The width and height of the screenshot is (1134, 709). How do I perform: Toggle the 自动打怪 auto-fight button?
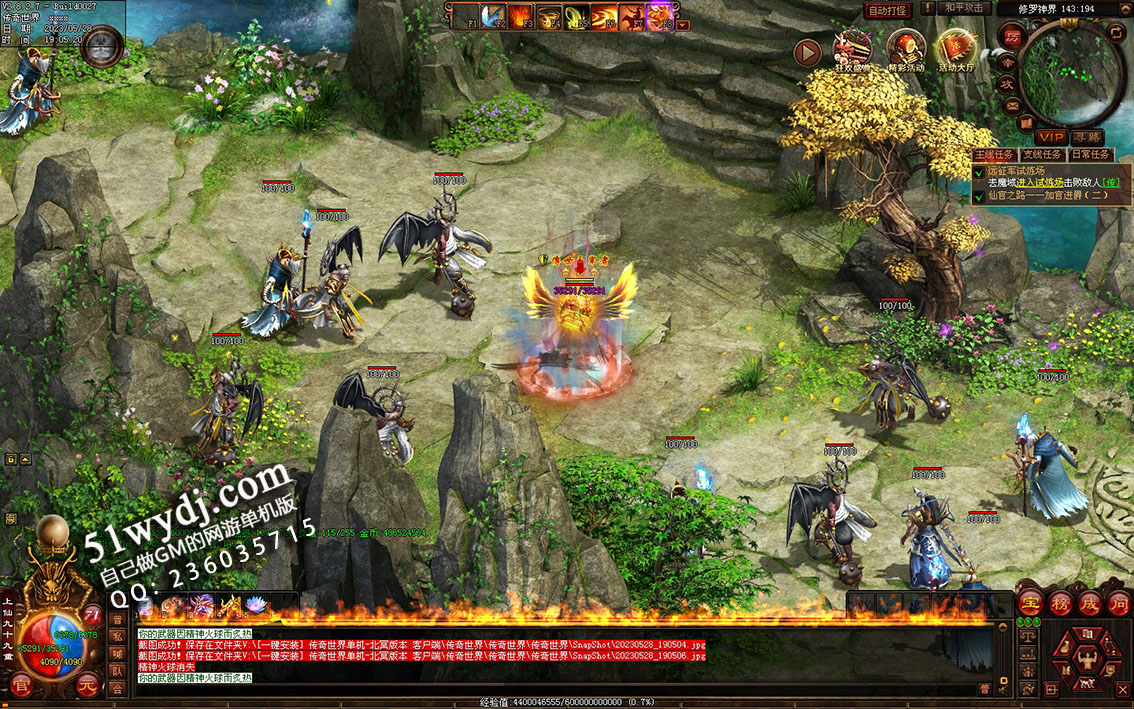pyautogui.click(x=888, y=10)
